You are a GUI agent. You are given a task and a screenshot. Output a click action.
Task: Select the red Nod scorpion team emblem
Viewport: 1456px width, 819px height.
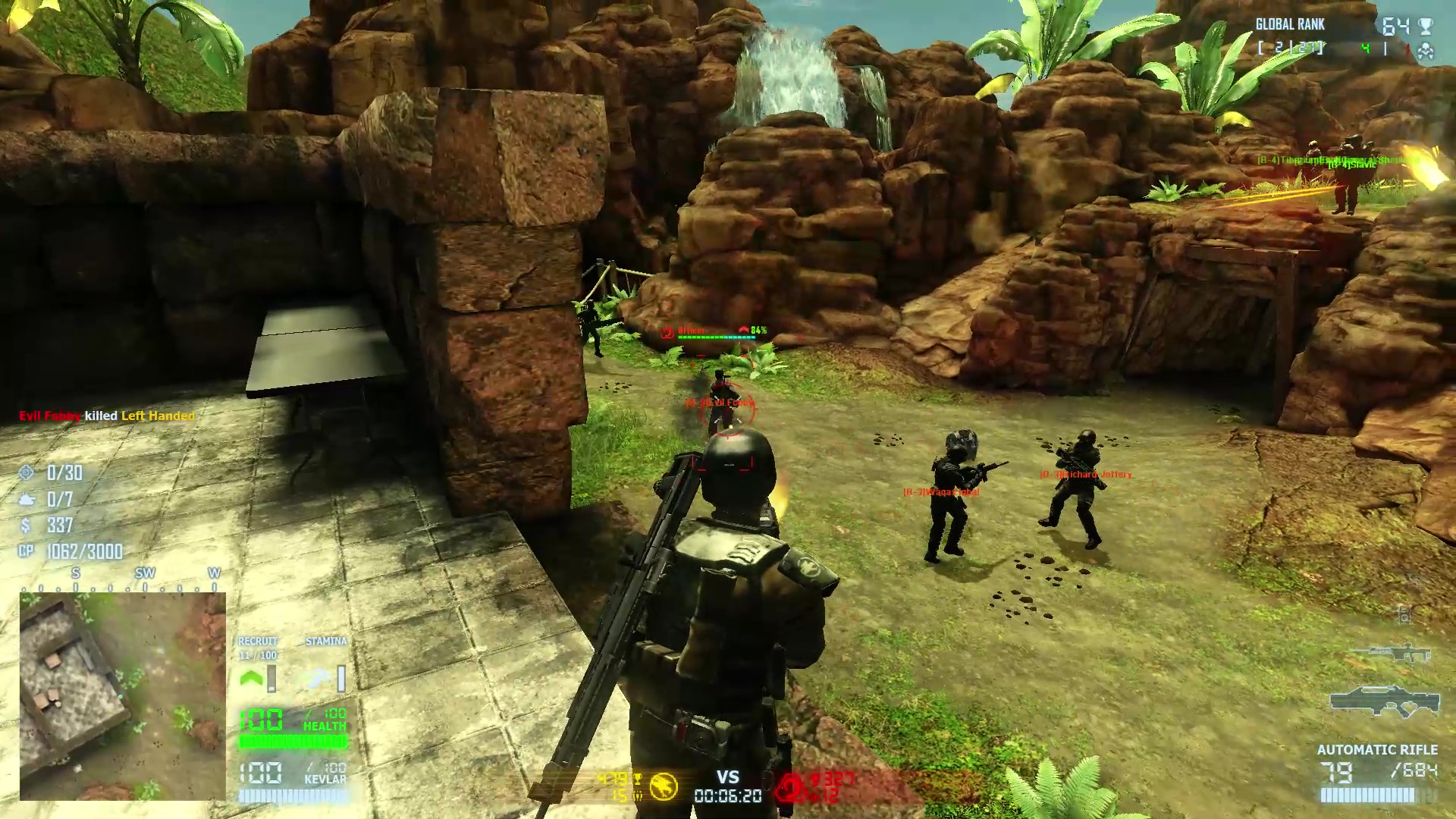789,788
